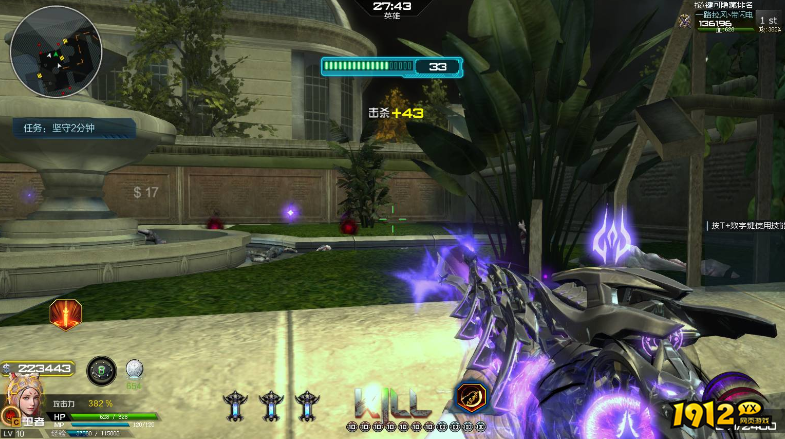Click the green round gauge icon
This screenshot has height=439, width=785.
click(x=101, y=371)
